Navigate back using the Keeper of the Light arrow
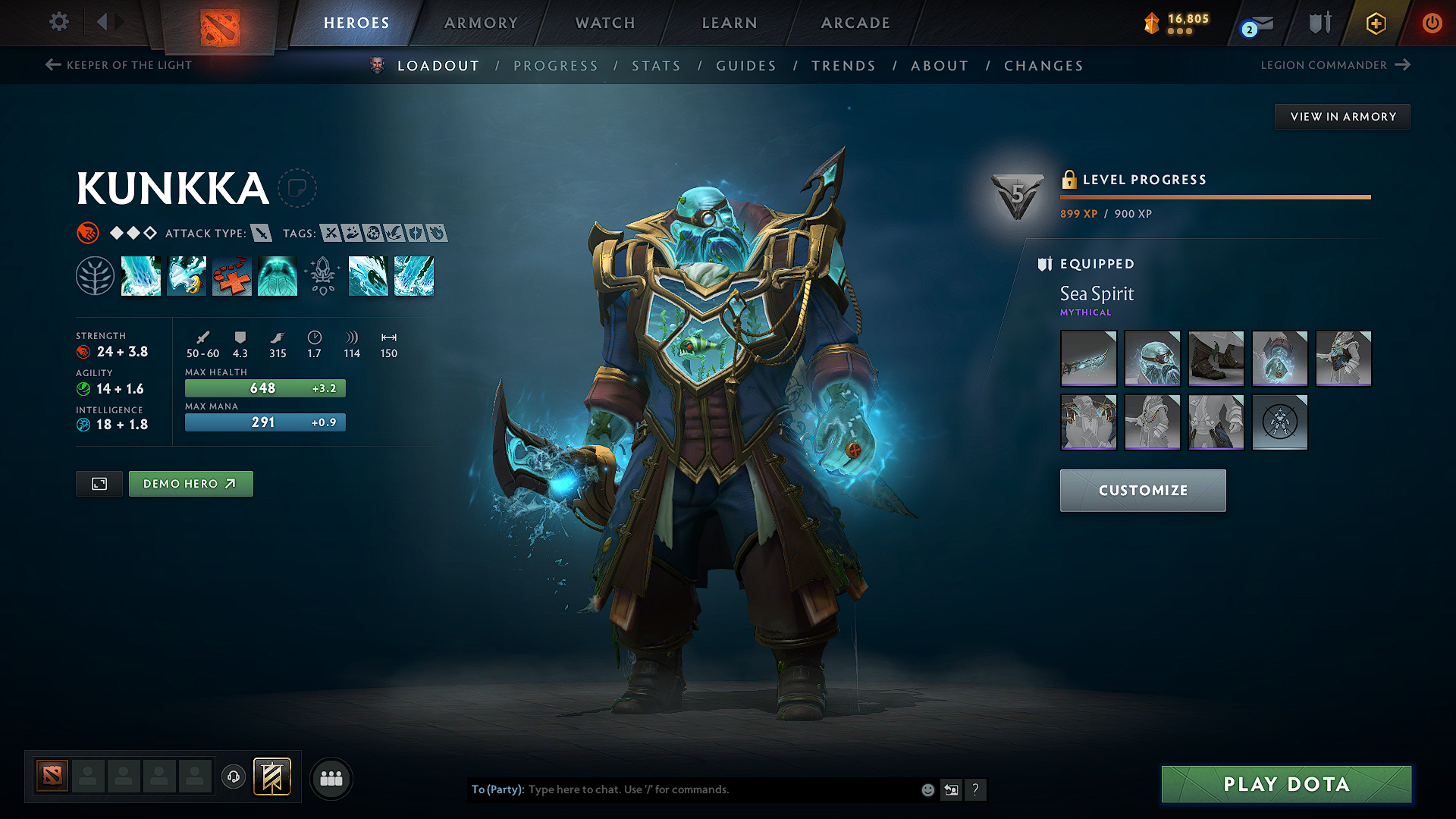The width and height of the screenshot is (1456, 819). (x=52, y=65)
